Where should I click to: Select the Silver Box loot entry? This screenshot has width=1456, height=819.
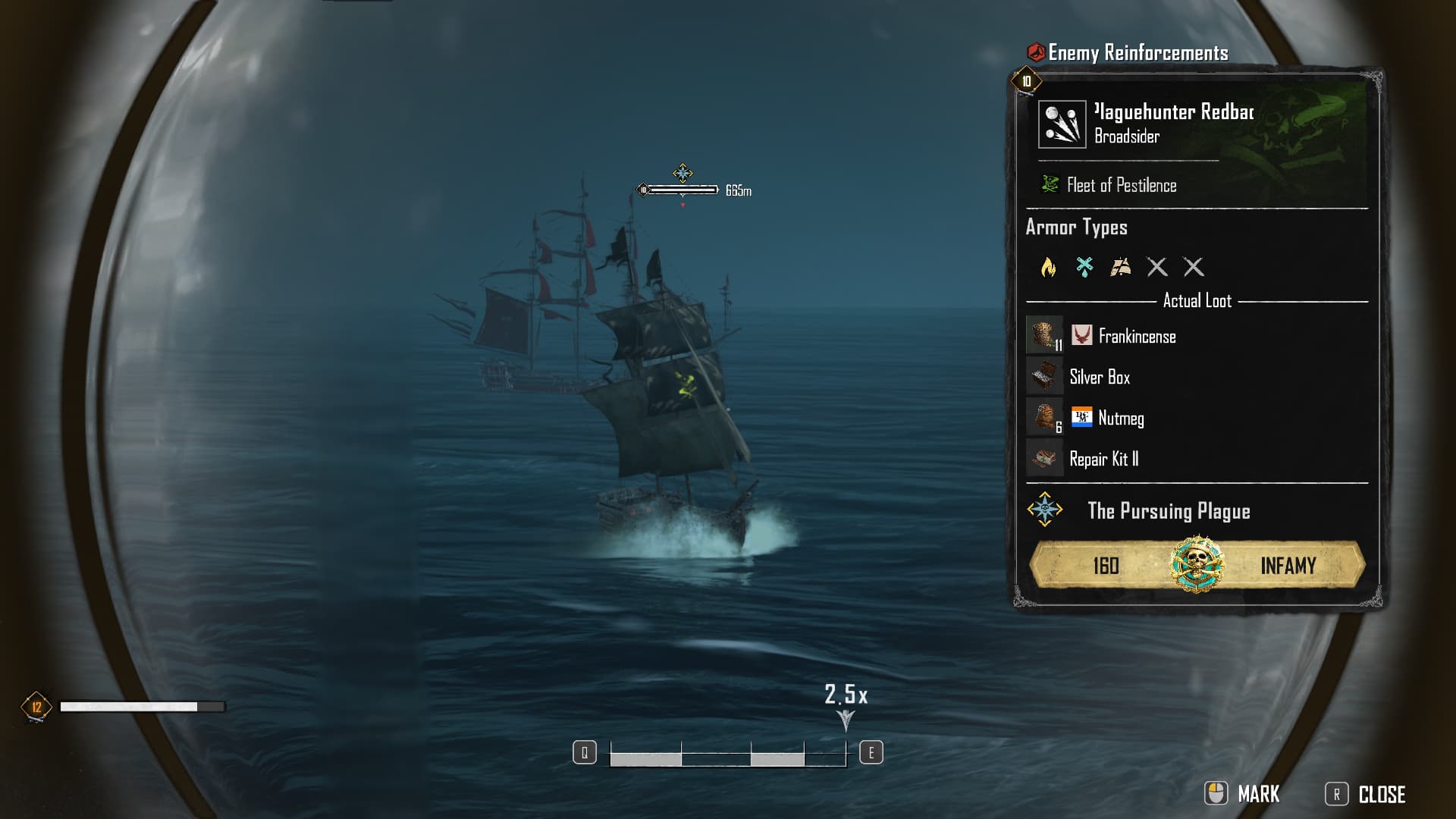pyautogui.click(x=1099, y=377)
